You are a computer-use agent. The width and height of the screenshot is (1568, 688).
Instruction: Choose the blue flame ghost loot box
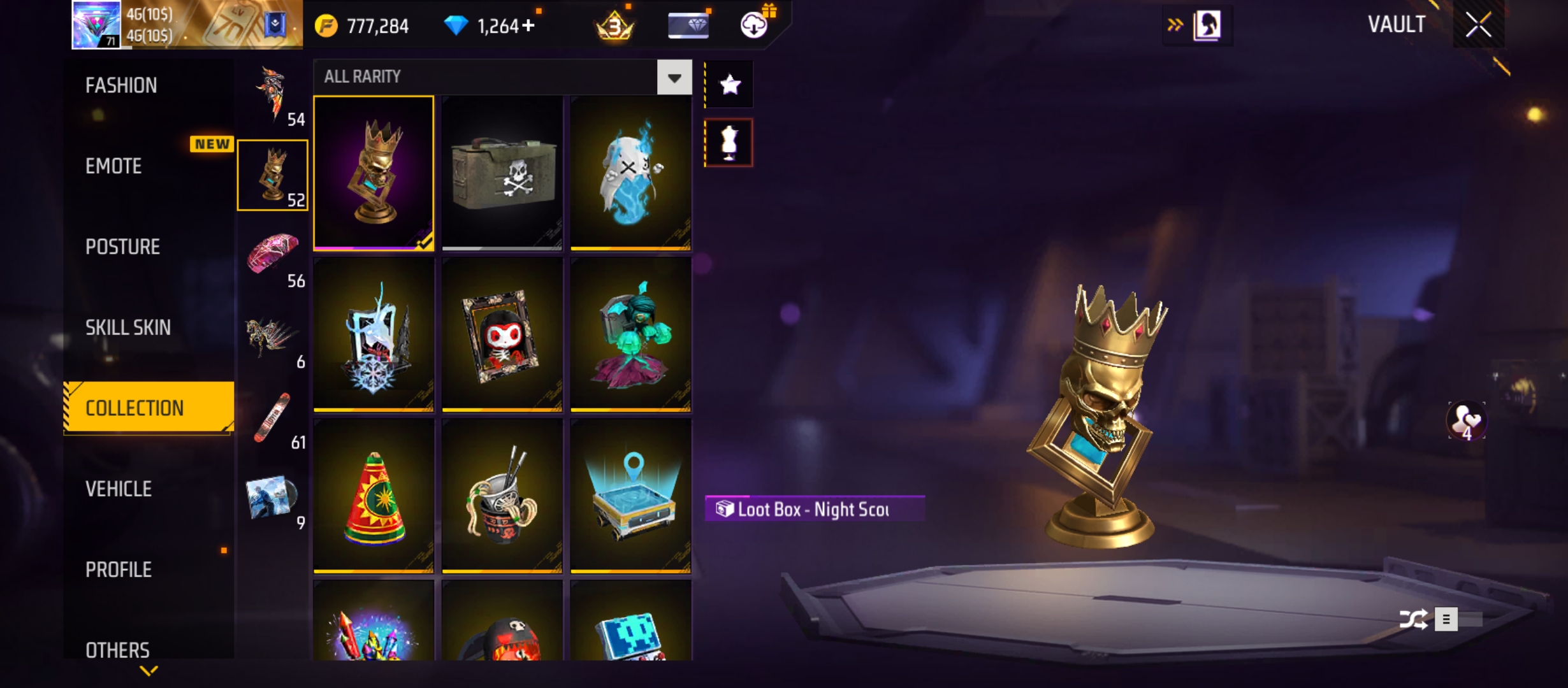pyautogui.click(x=630, y=173)
